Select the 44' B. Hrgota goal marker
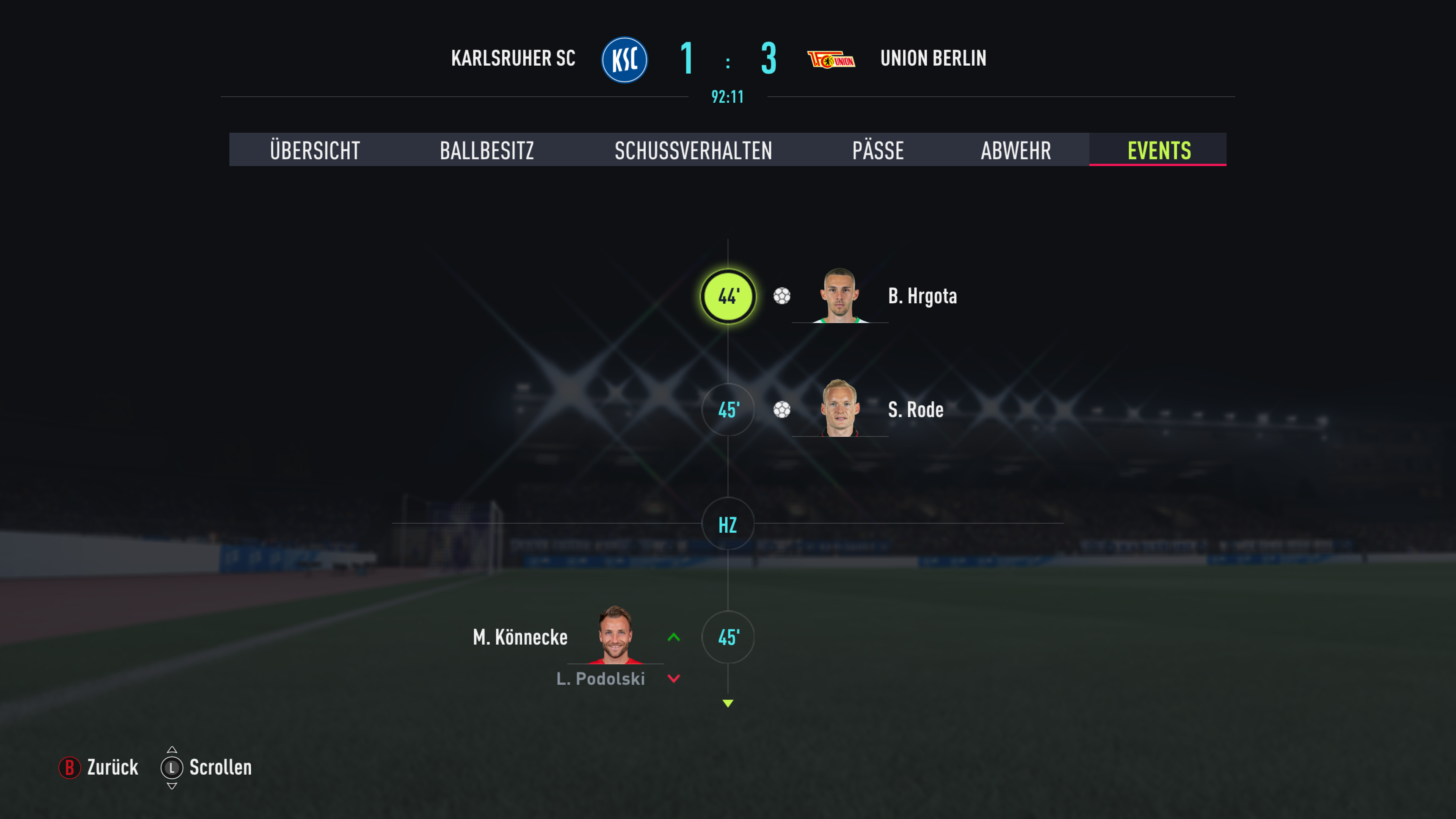This screenshot has width=1456, height=819. click(x=728, y=296)
